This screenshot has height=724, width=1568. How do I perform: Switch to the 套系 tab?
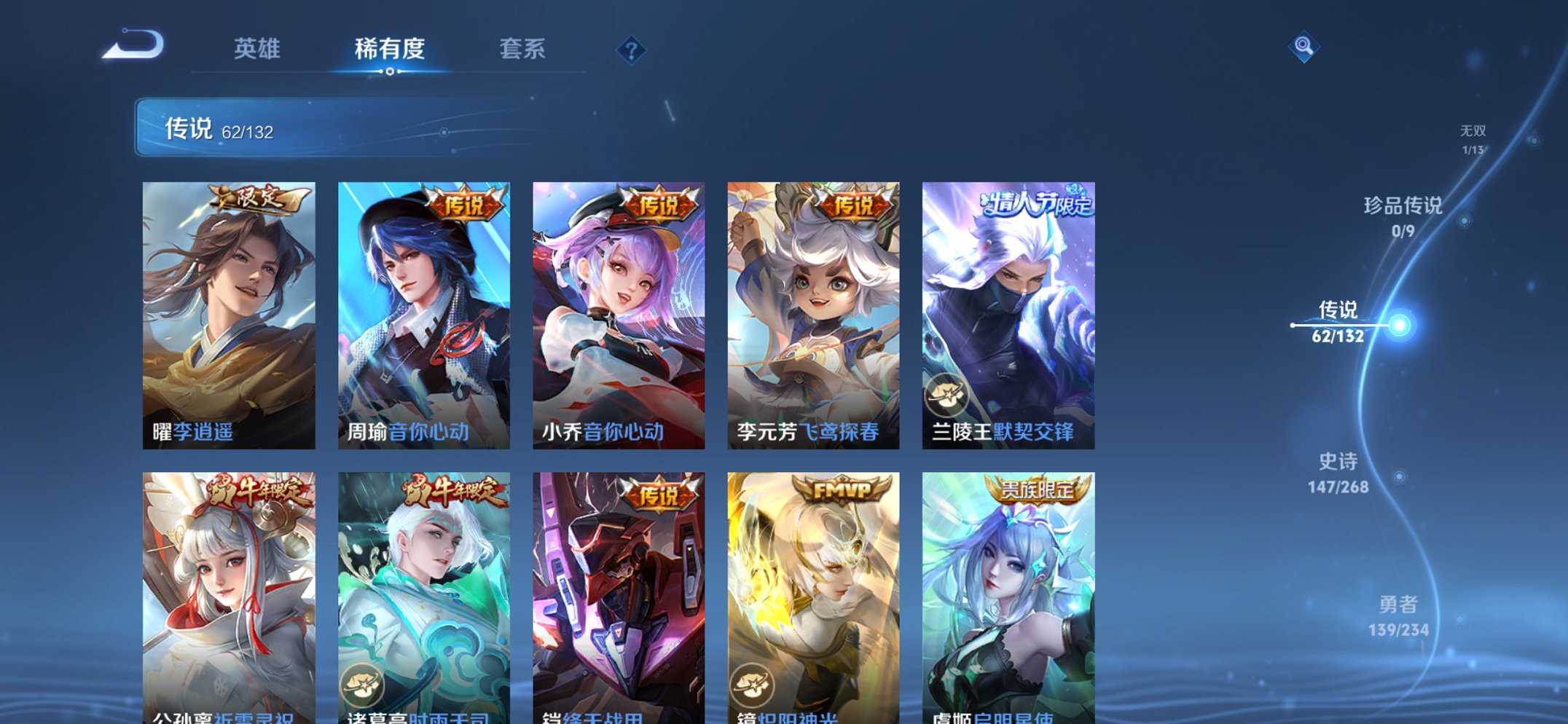(x=523, y=48)
